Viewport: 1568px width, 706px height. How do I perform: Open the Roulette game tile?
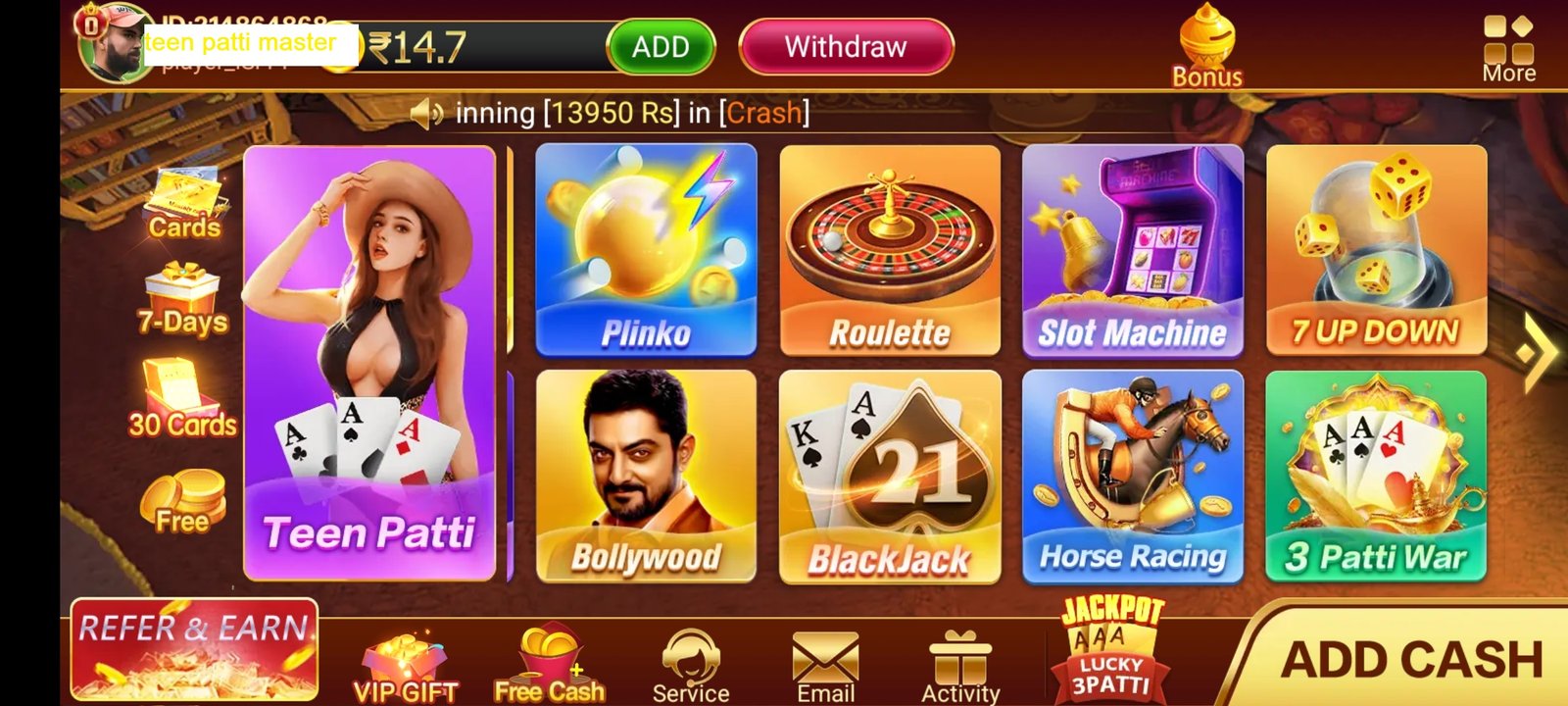(890, 250)
